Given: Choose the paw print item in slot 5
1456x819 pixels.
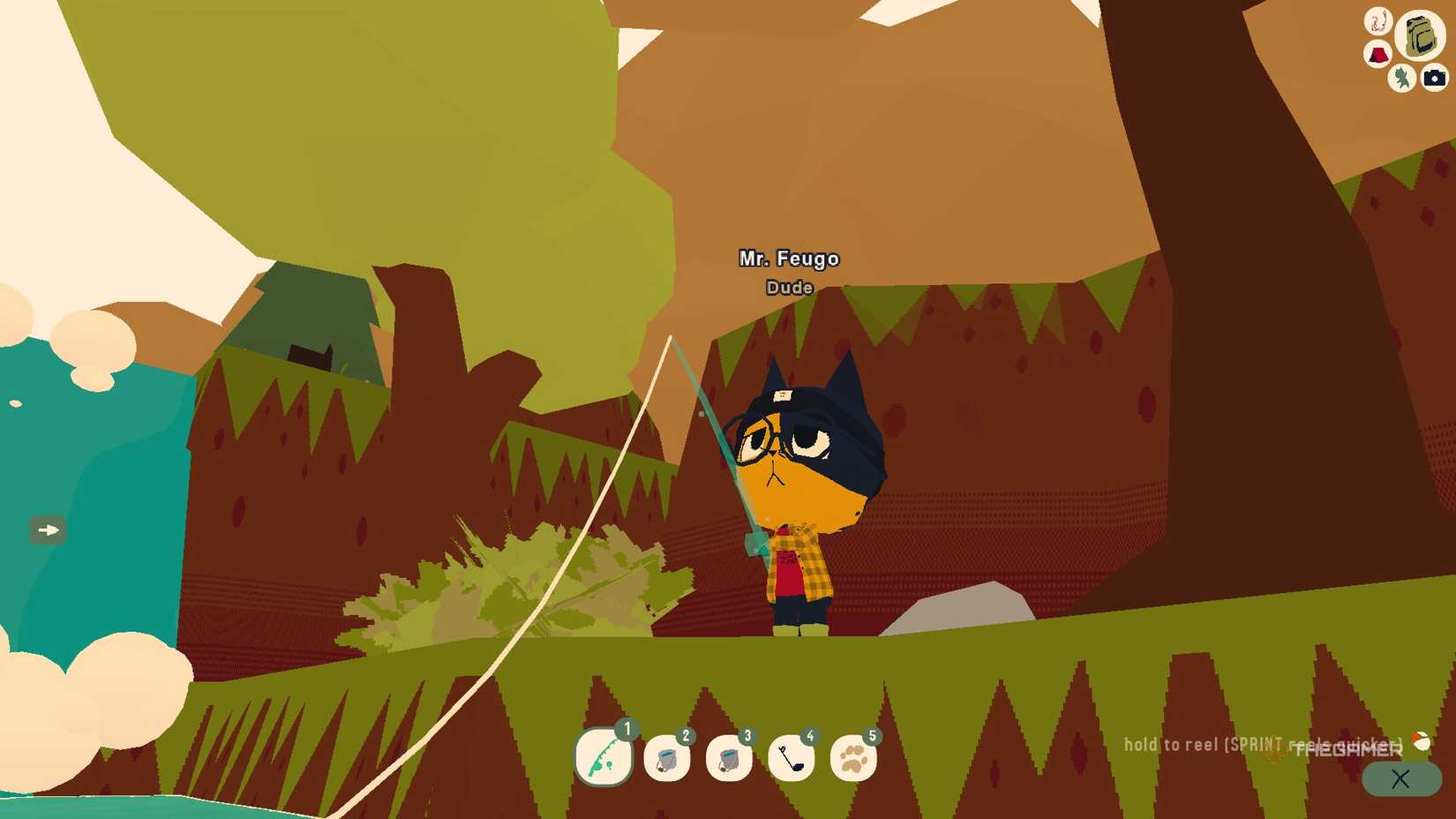Looking at the screenshot, I should [852, 760].
